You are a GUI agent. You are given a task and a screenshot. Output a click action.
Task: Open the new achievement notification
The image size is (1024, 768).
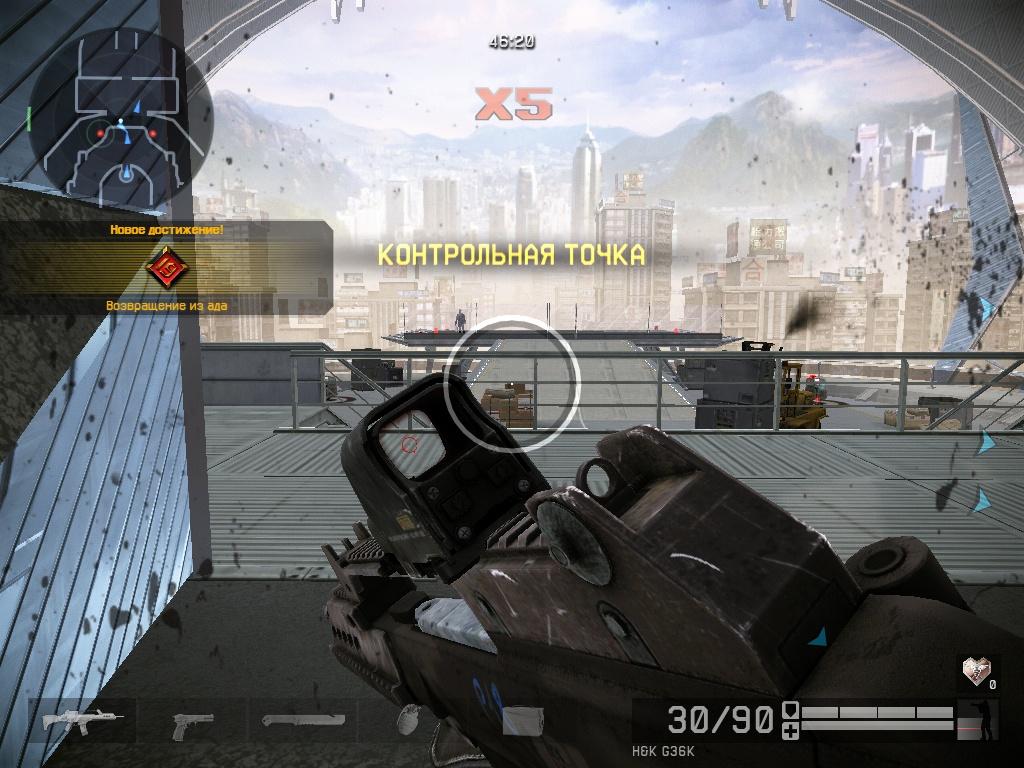coord(166,267)
